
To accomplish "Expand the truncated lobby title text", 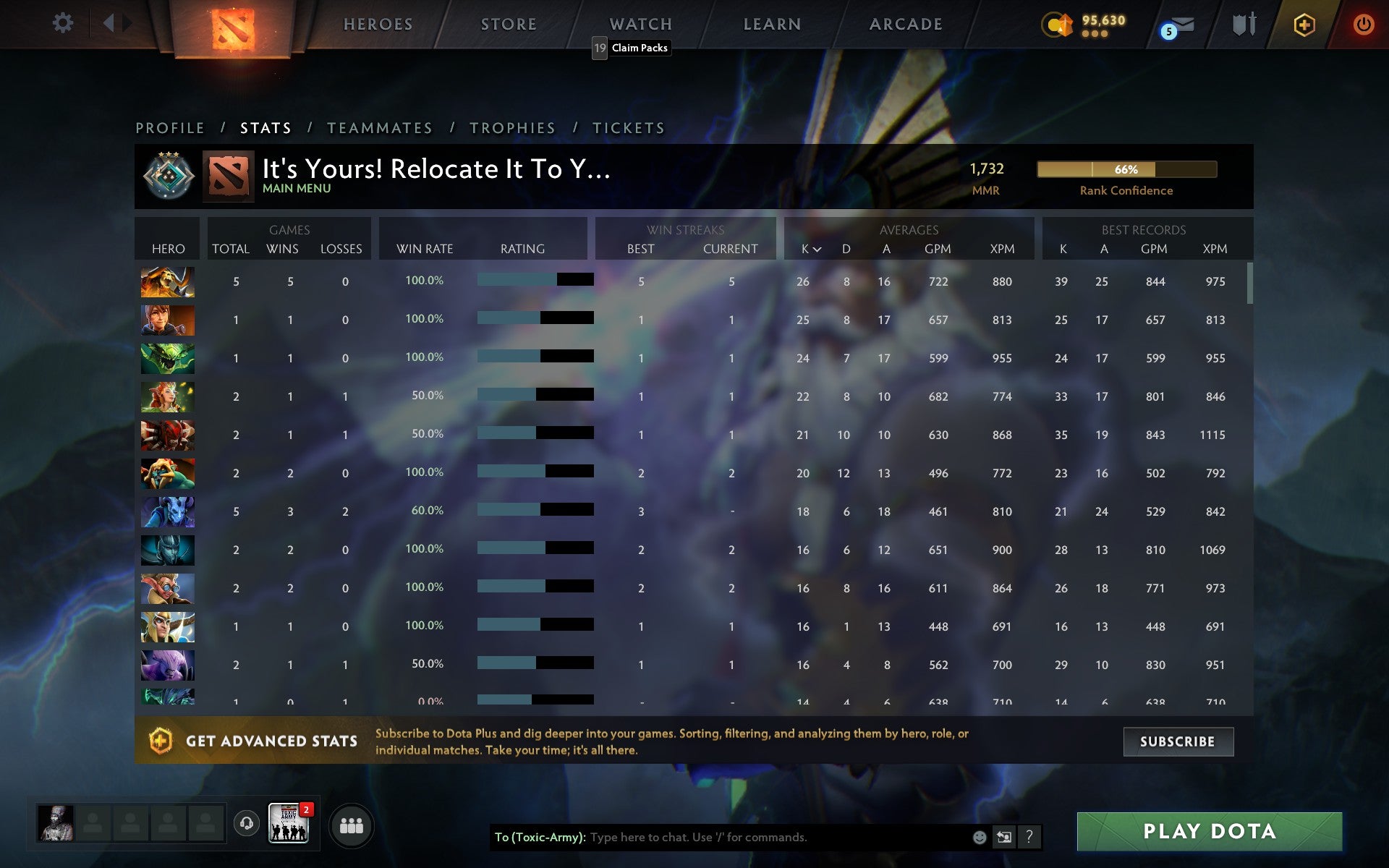I will tap(434, 171).
